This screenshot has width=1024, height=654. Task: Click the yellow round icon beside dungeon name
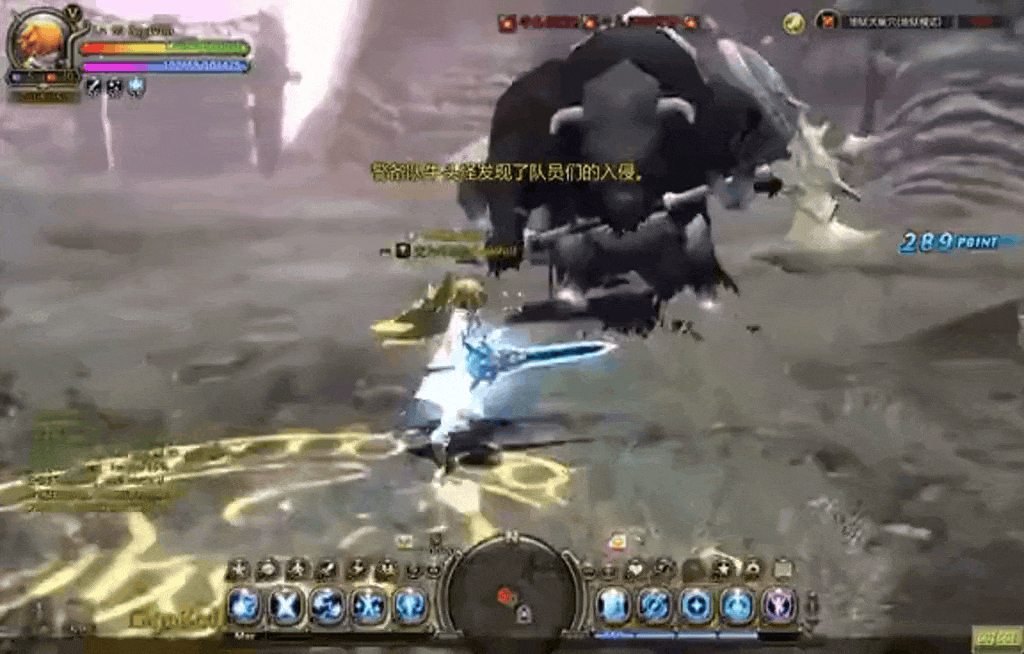coord(794,22)
